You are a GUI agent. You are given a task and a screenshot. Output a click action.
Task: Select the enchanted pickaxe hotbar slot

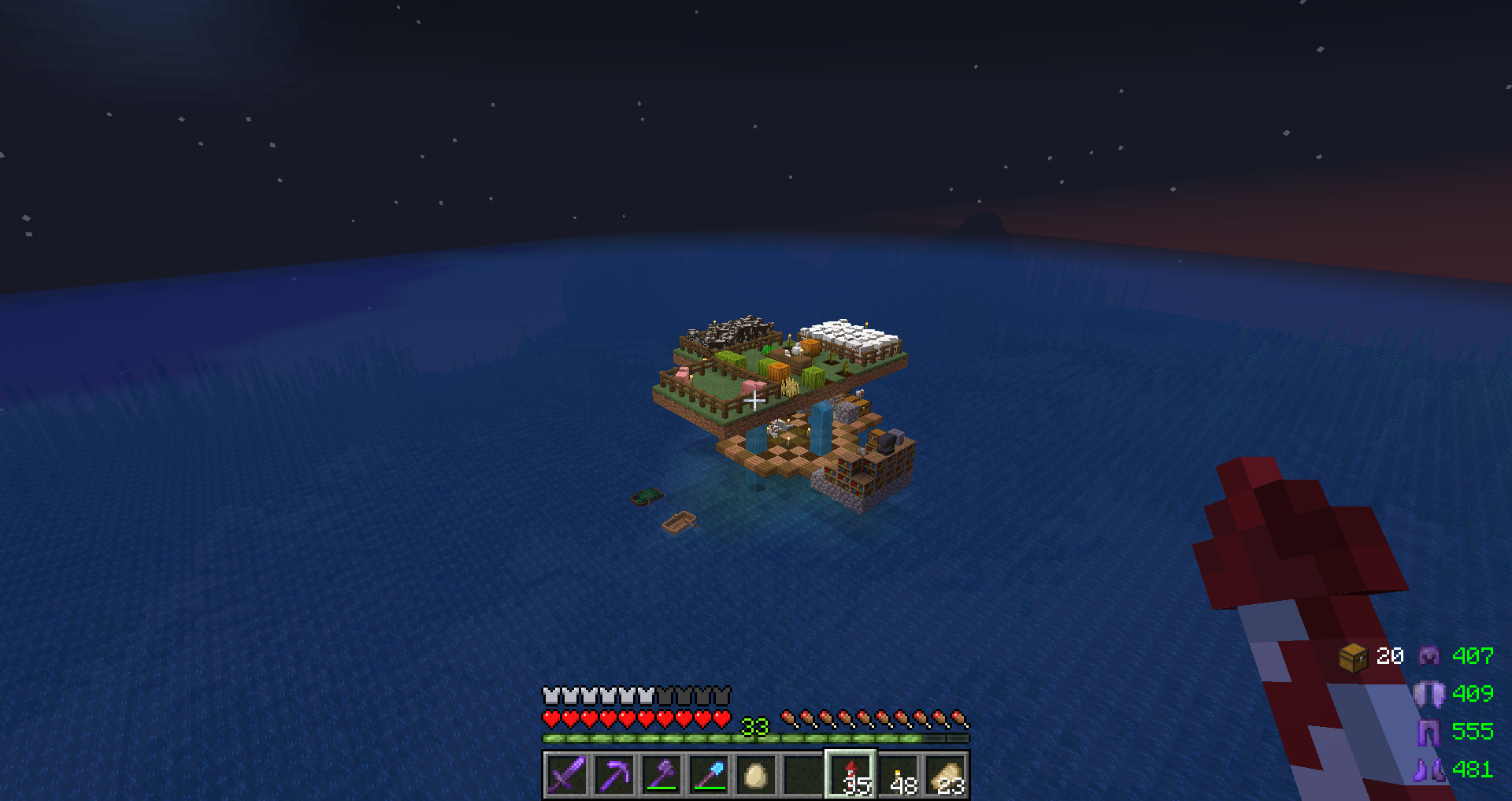pyautogui.click(x=613, y=775)
